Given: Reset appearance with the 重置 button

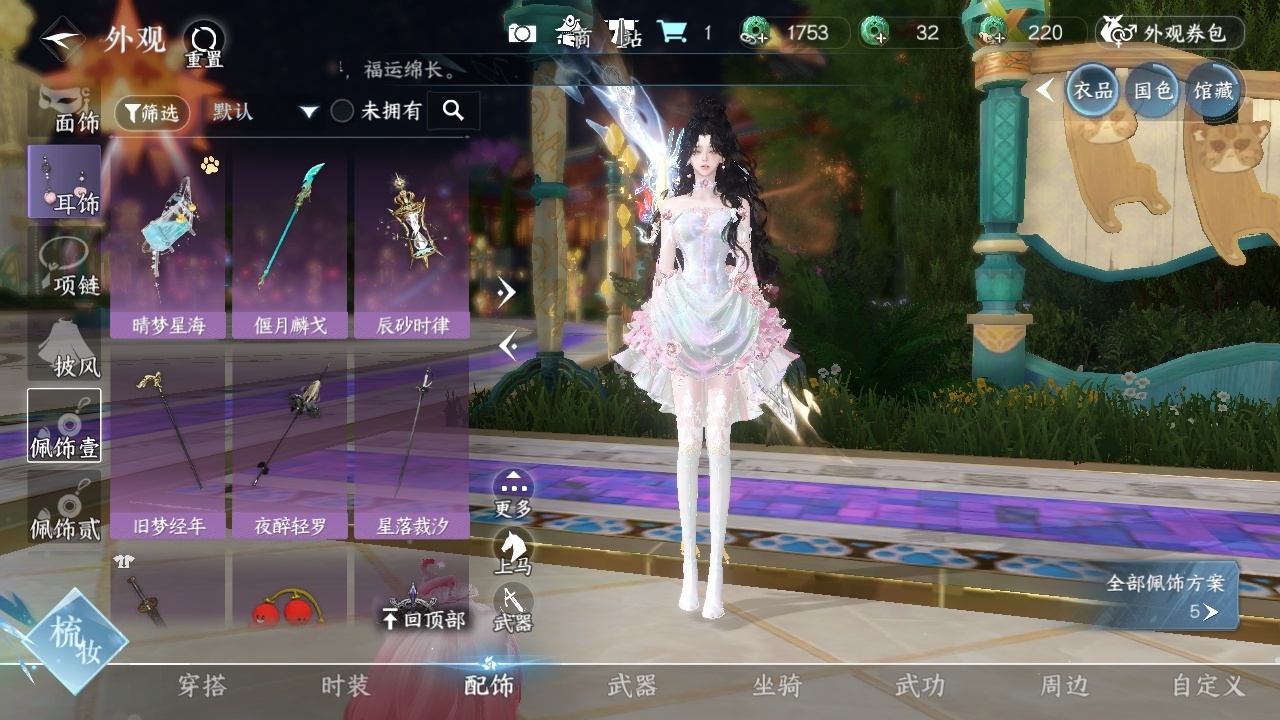Looking at the screenshot, I should click(x=204, y=44).
